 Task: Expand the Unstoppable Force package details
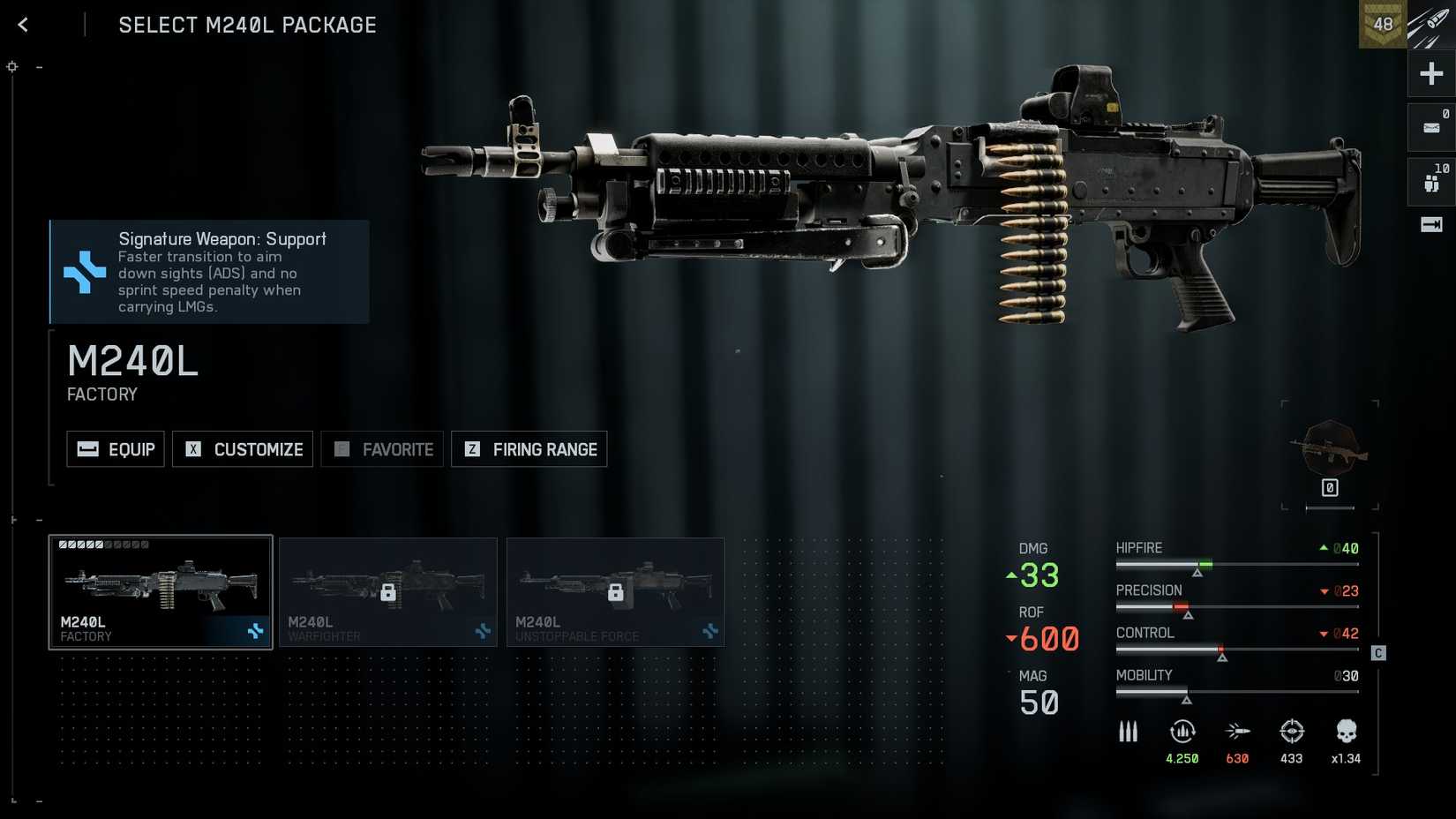pyautogui.click(x=616, y=592)
